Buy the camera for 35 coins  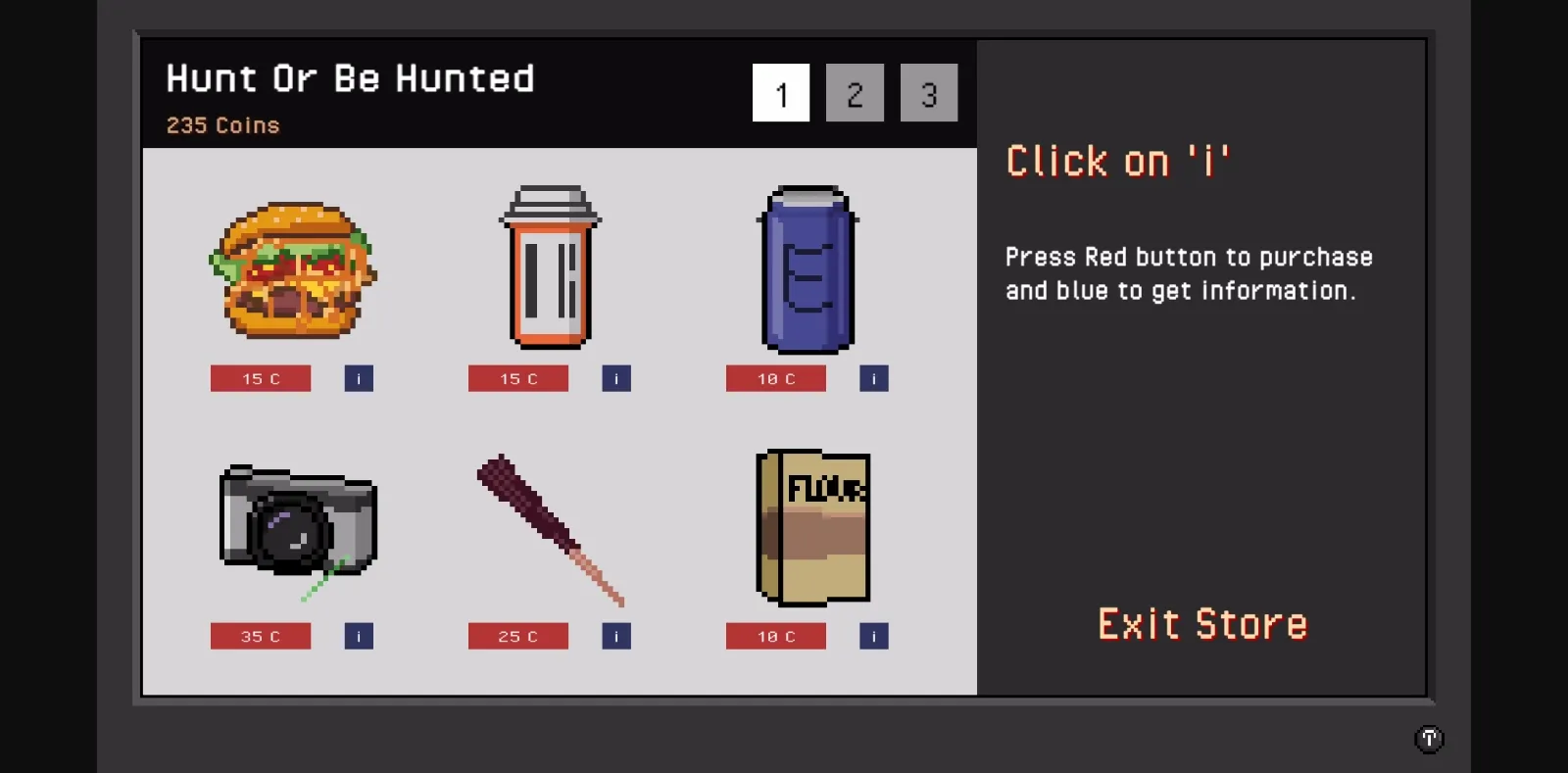coord(260,635)
